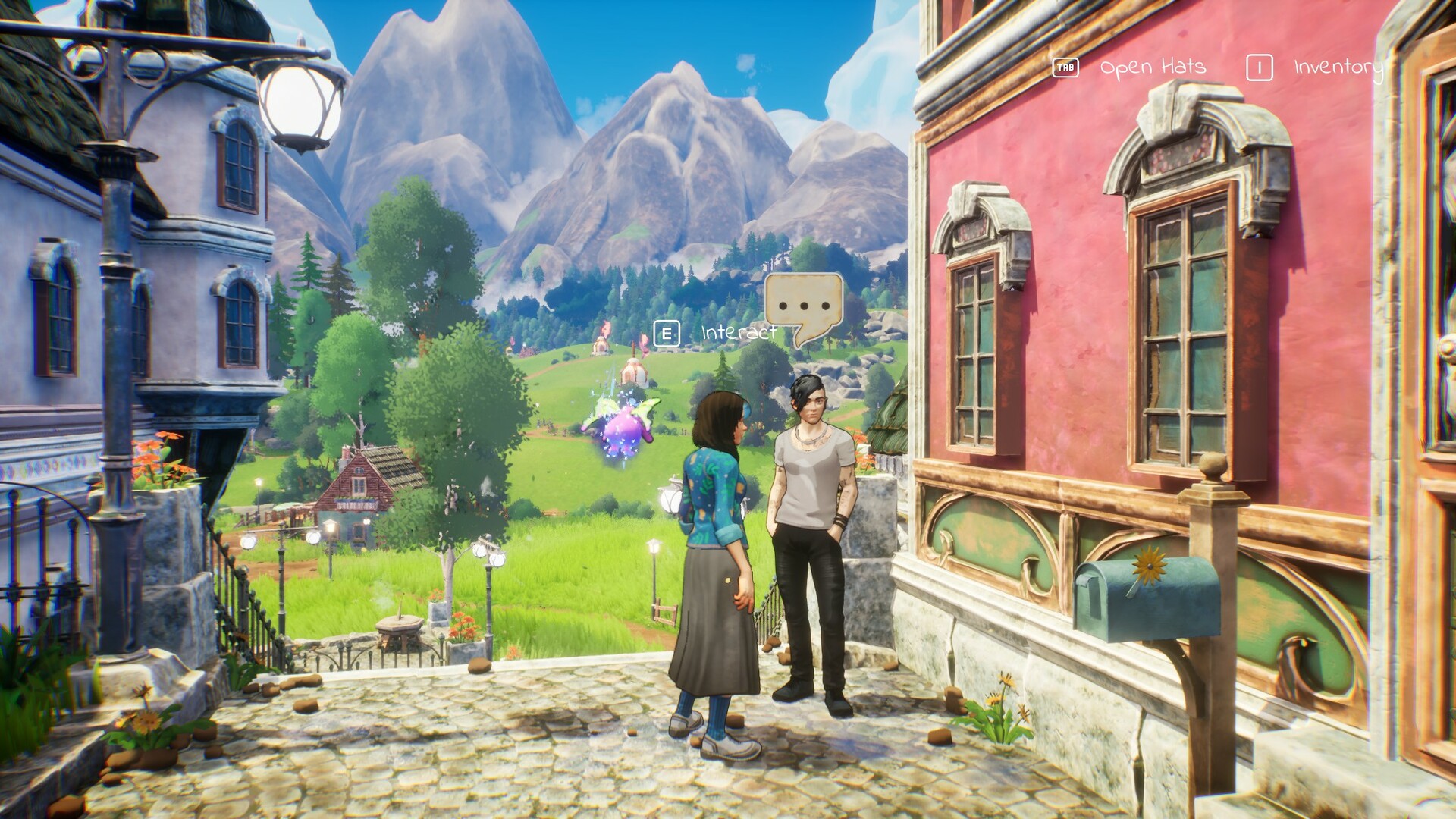Toggle the Interact prompt visibility
Viewport: 1456px width, 819px height.
click(x=667, y=331)
